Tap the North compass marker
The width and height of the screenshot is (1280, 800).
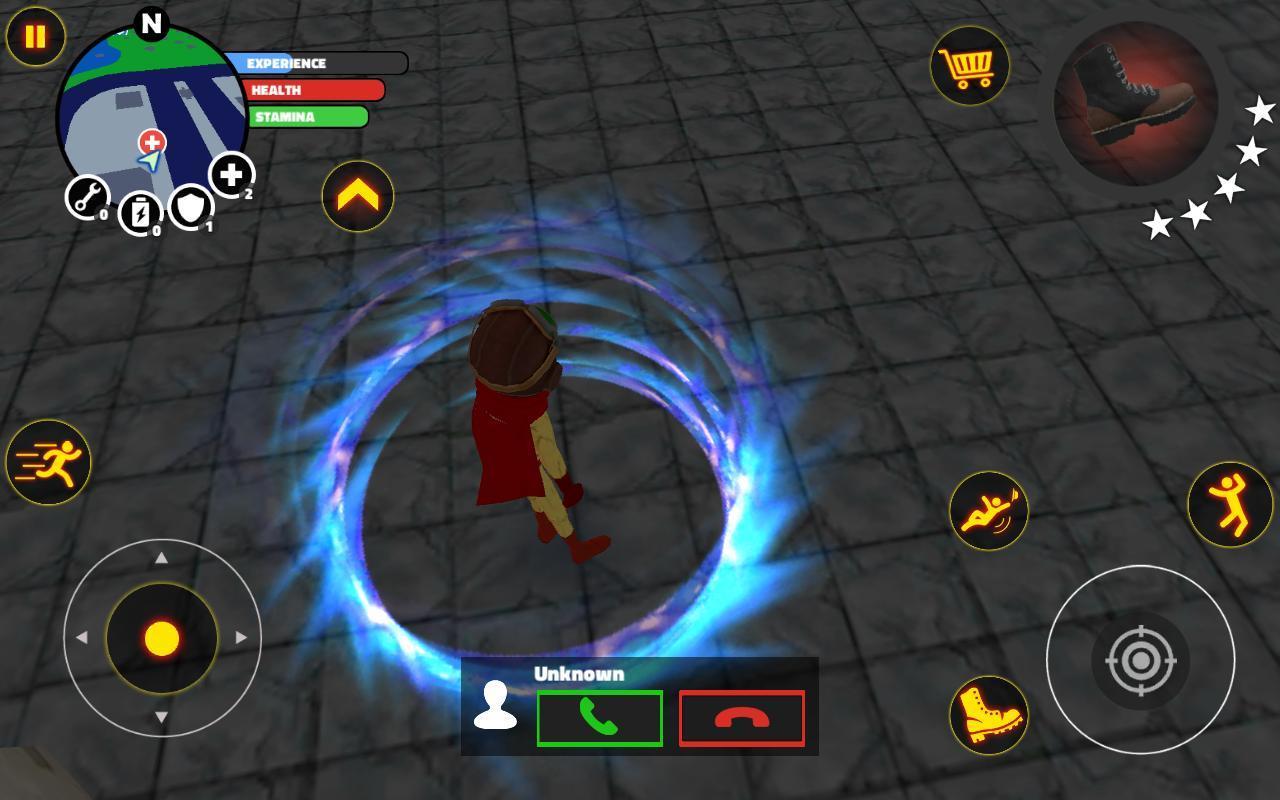(152, 21)
